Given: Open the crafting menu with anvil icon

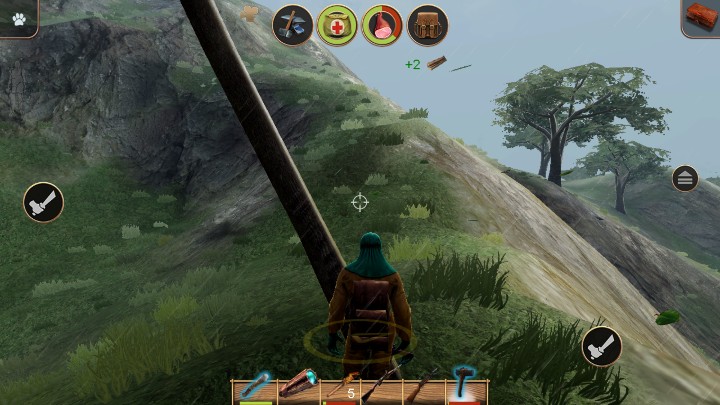Looking at the screenshot, I should coord(293,25).
